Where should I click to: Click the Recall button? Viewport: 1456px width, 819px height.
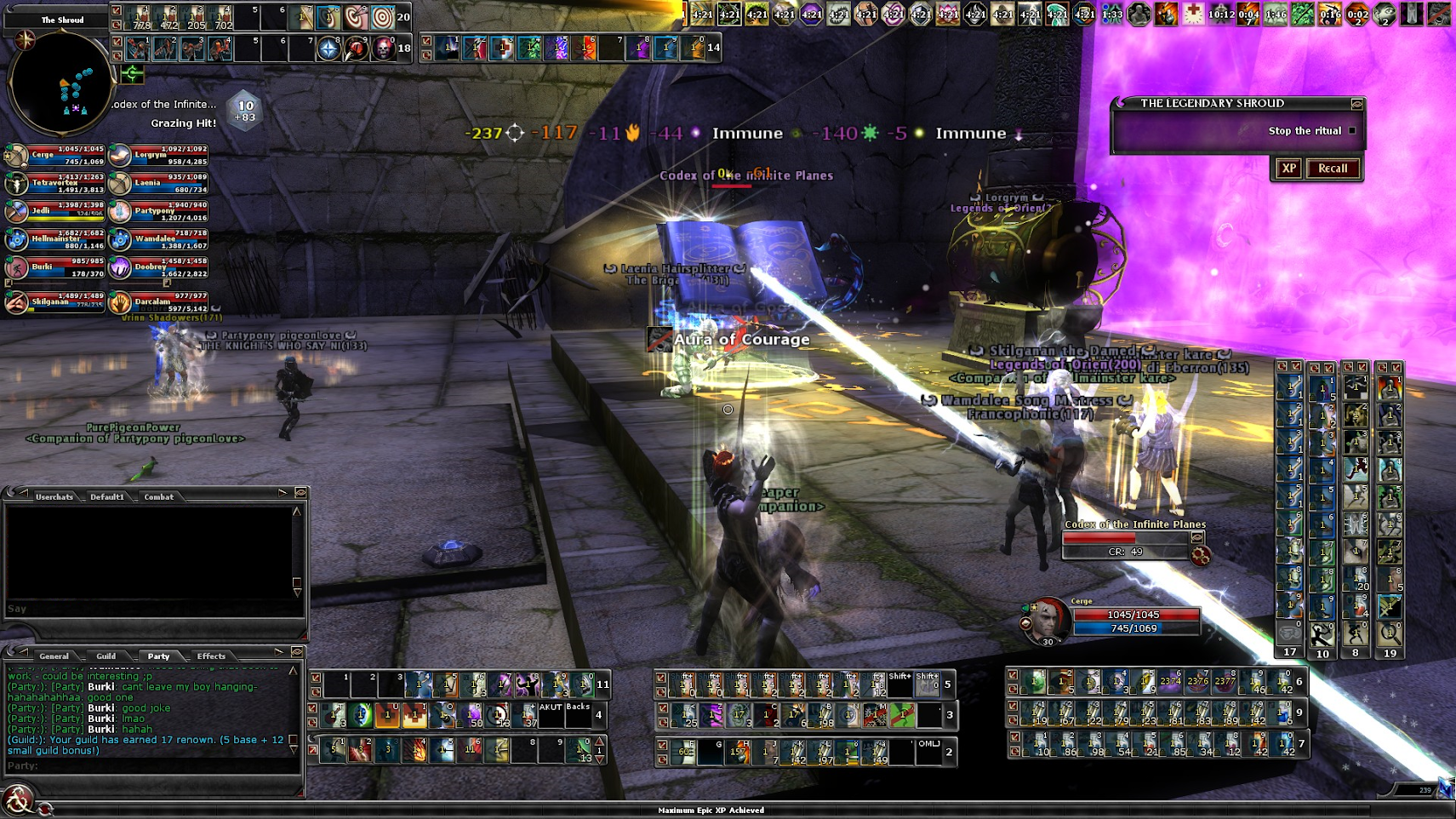coord(1332,169)
